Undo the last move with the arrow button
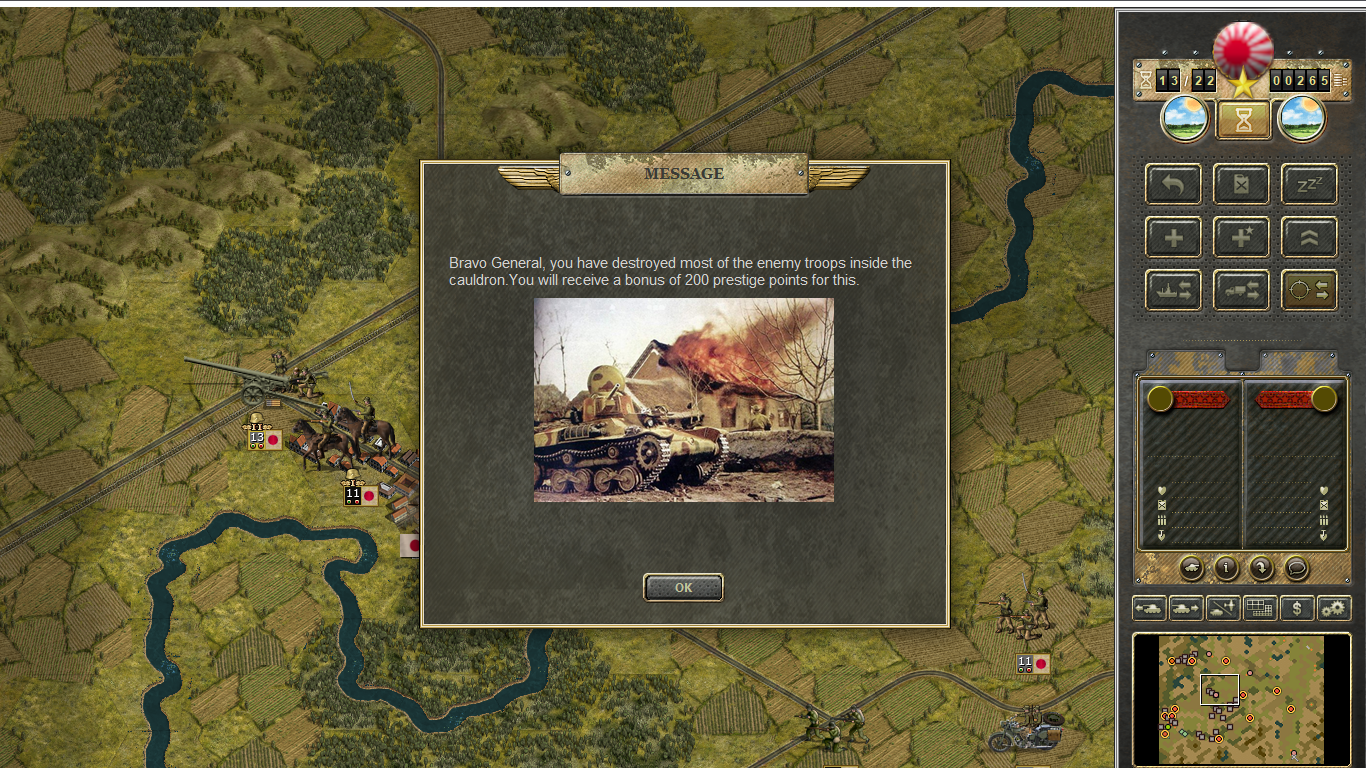1366x768 pixels. (x=1174, y=184)
